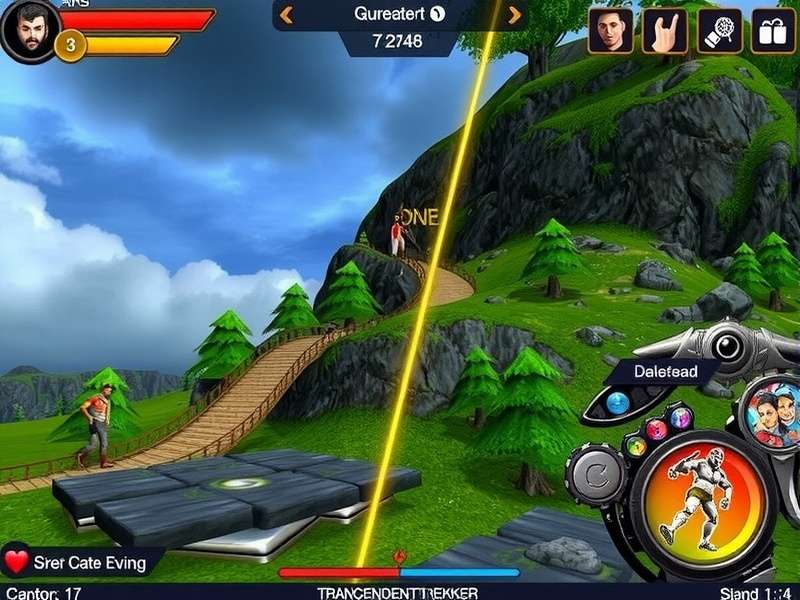Open the gift box icon

coord(772,31)
